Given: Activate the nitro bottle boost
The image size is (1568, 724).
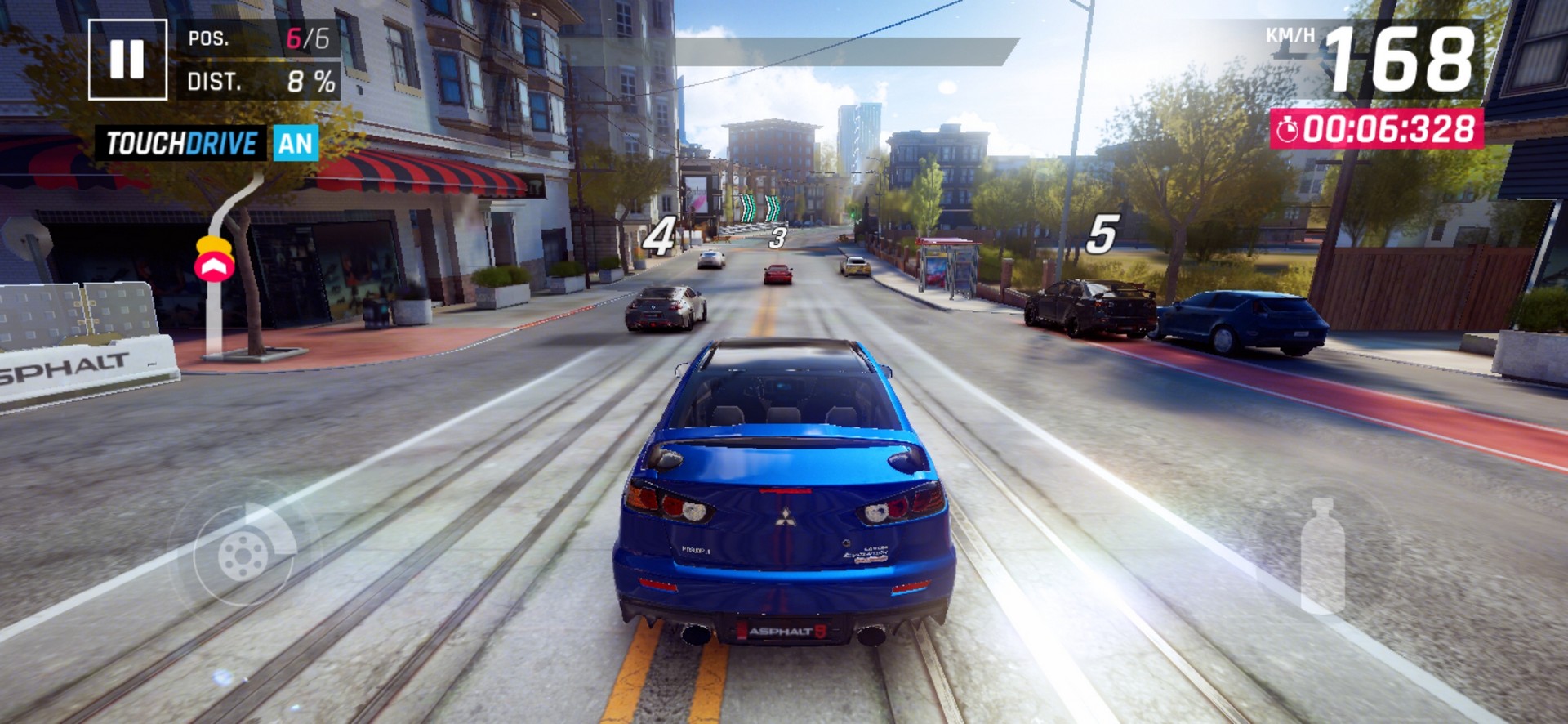Looking at the screenshot, I should point(1322,556).
